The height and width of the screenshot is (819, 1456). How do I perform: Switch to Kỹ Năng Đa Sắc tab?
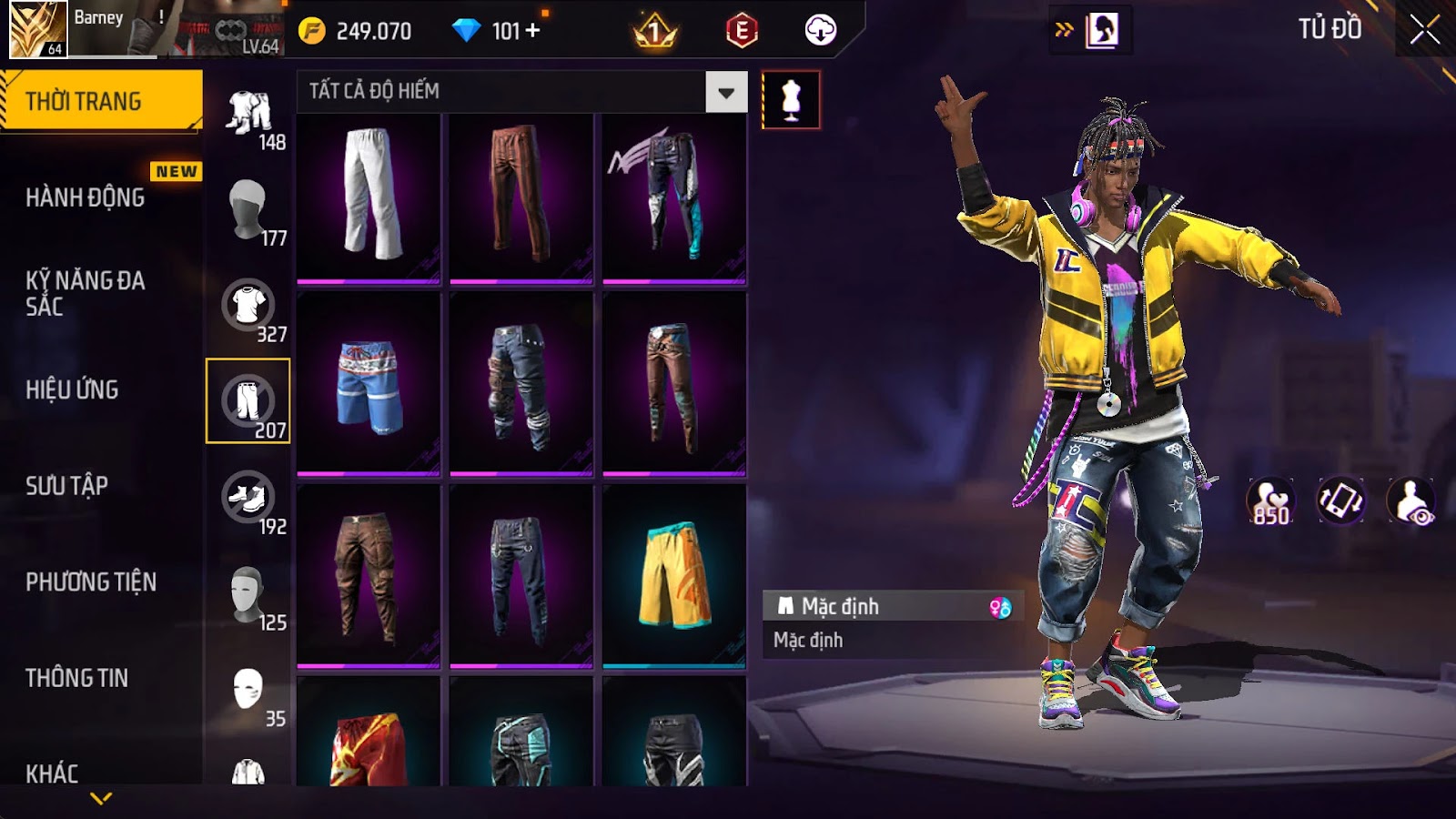tap(85, 293)
